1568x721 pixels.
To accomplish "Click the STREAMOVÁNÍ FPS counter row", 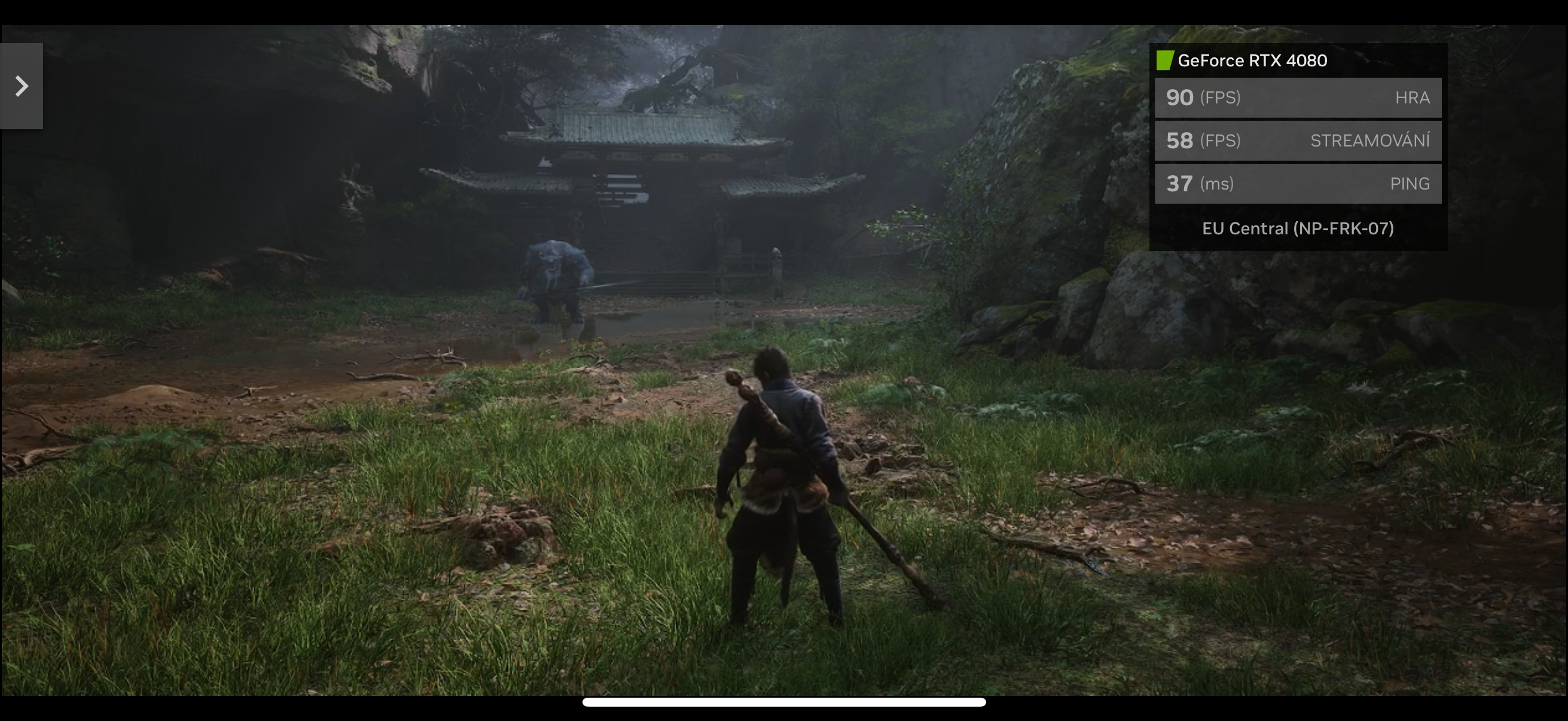I will click(x=1299, y=140).
